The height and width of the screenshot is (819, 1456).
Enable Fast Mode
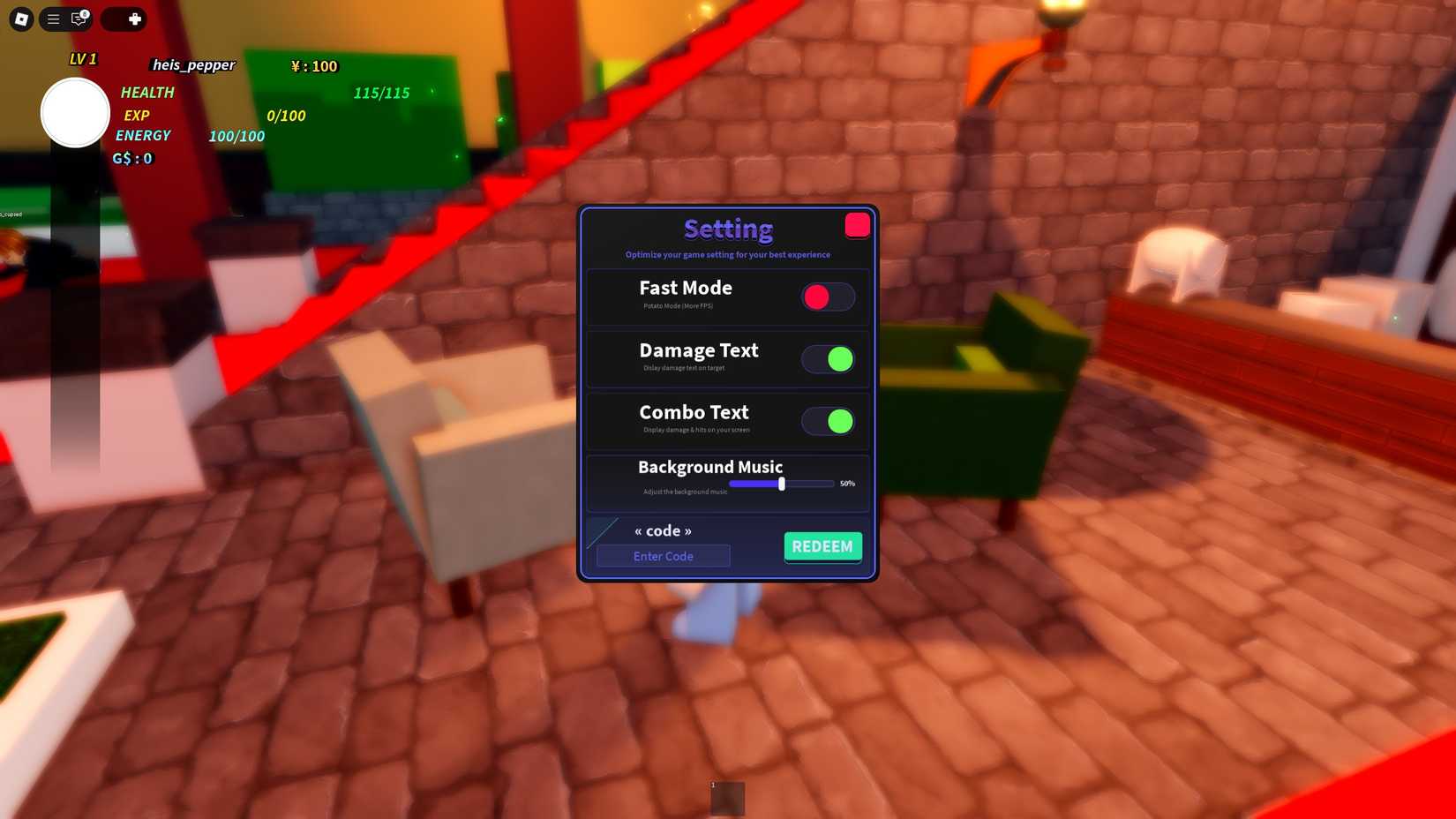(828, 297)
